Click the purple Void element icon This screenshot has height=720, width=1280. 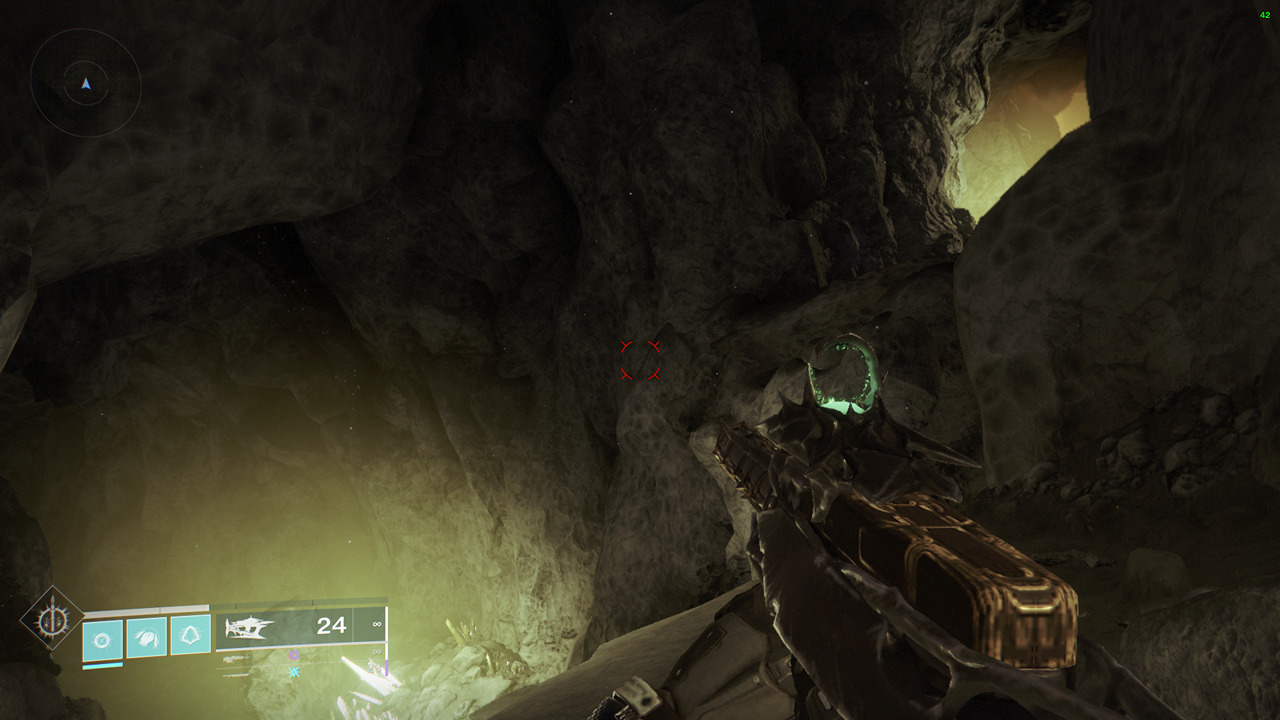[294, 656]
